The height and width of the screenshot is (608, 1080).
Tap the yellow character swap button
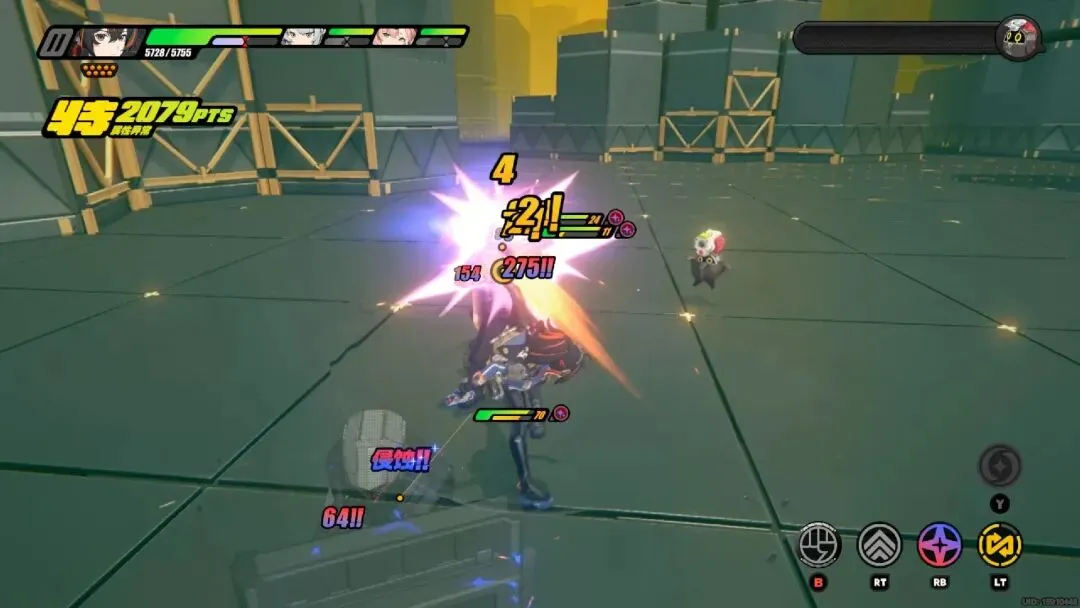coord(999,544)
